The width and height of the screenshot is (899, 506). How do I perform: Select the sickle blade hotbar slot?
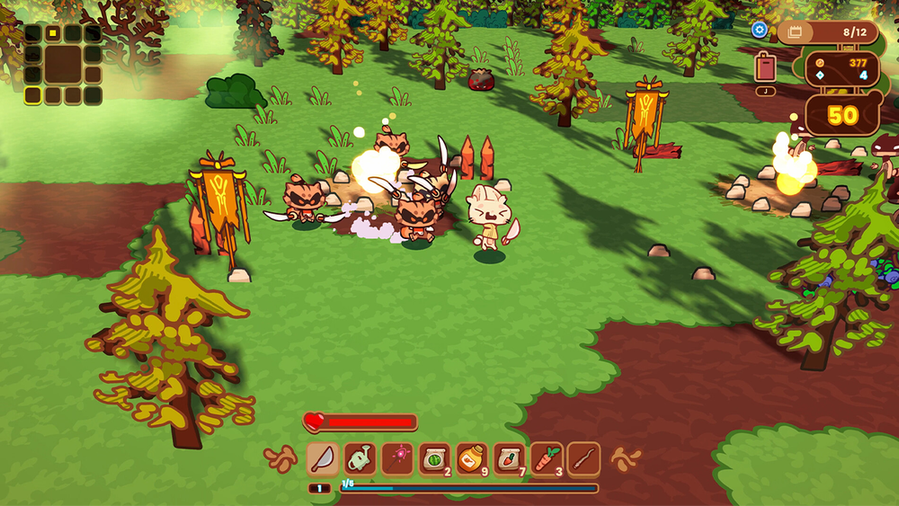click(x=323, y=459)
